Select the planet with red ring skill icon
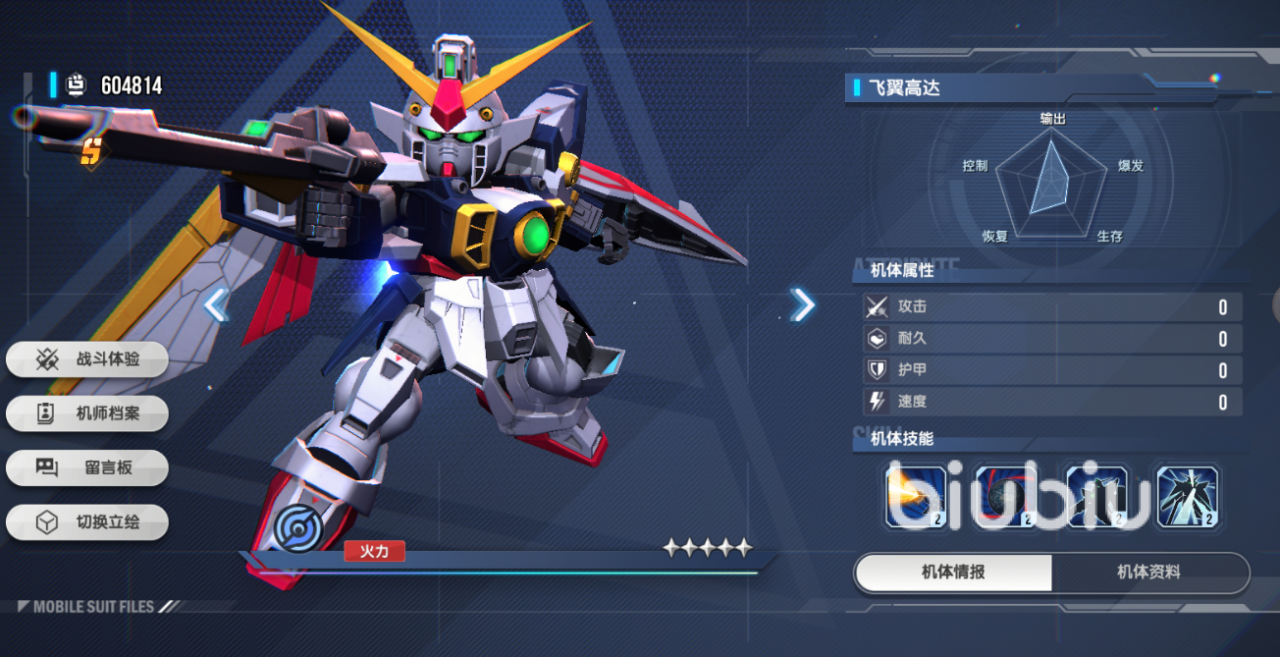The height and width of the screenshot is (657, 1280). point(1006,496)
